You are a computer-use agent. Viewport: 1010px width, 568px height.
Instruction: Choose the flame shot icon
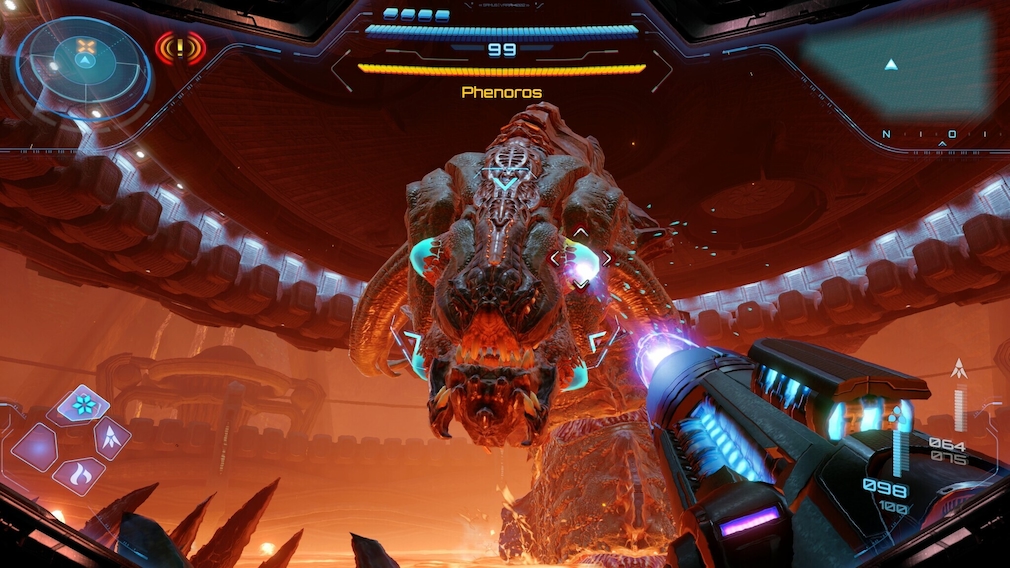pyautogui.click(x=80, y=475)
